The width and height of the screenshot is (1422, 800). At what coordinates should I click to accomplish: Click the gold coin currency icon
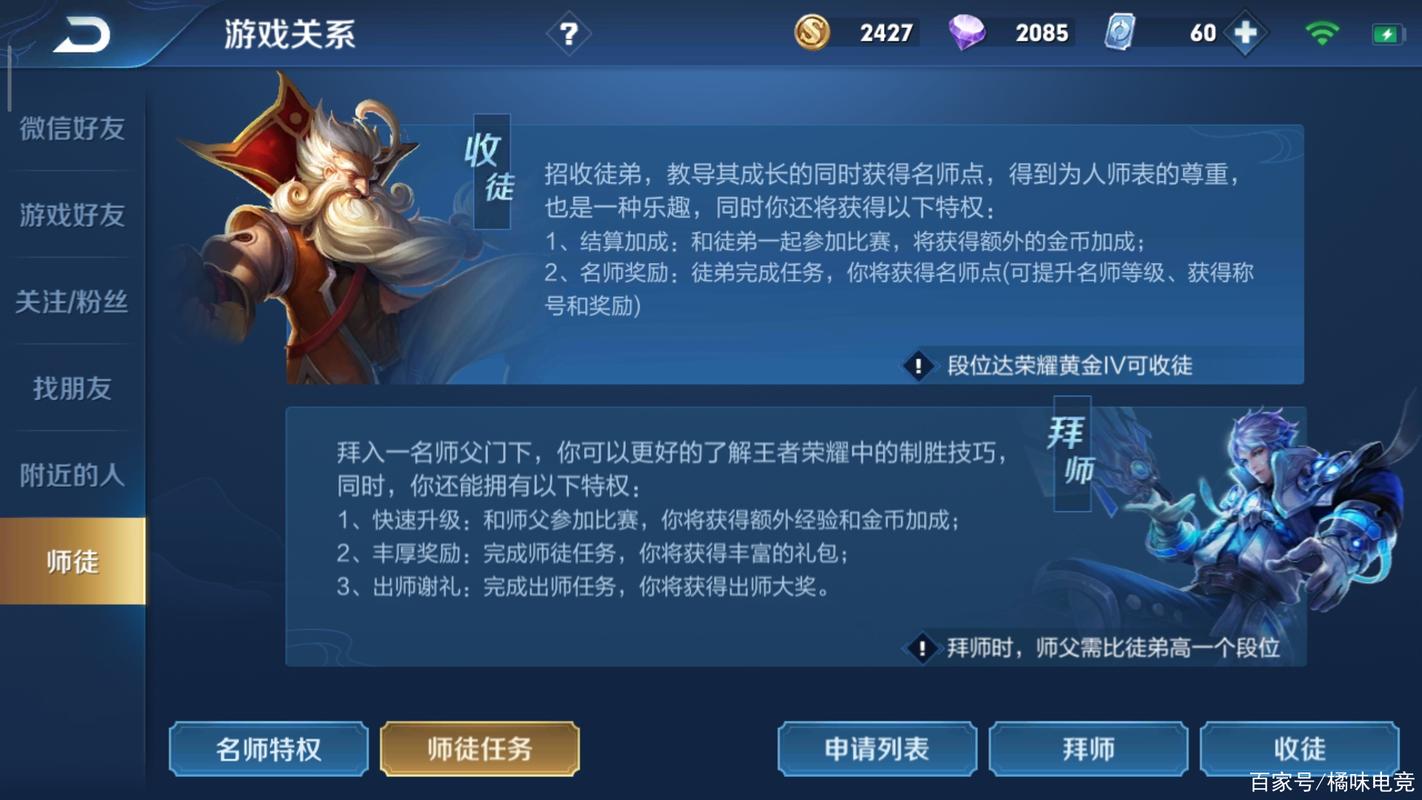814,32
